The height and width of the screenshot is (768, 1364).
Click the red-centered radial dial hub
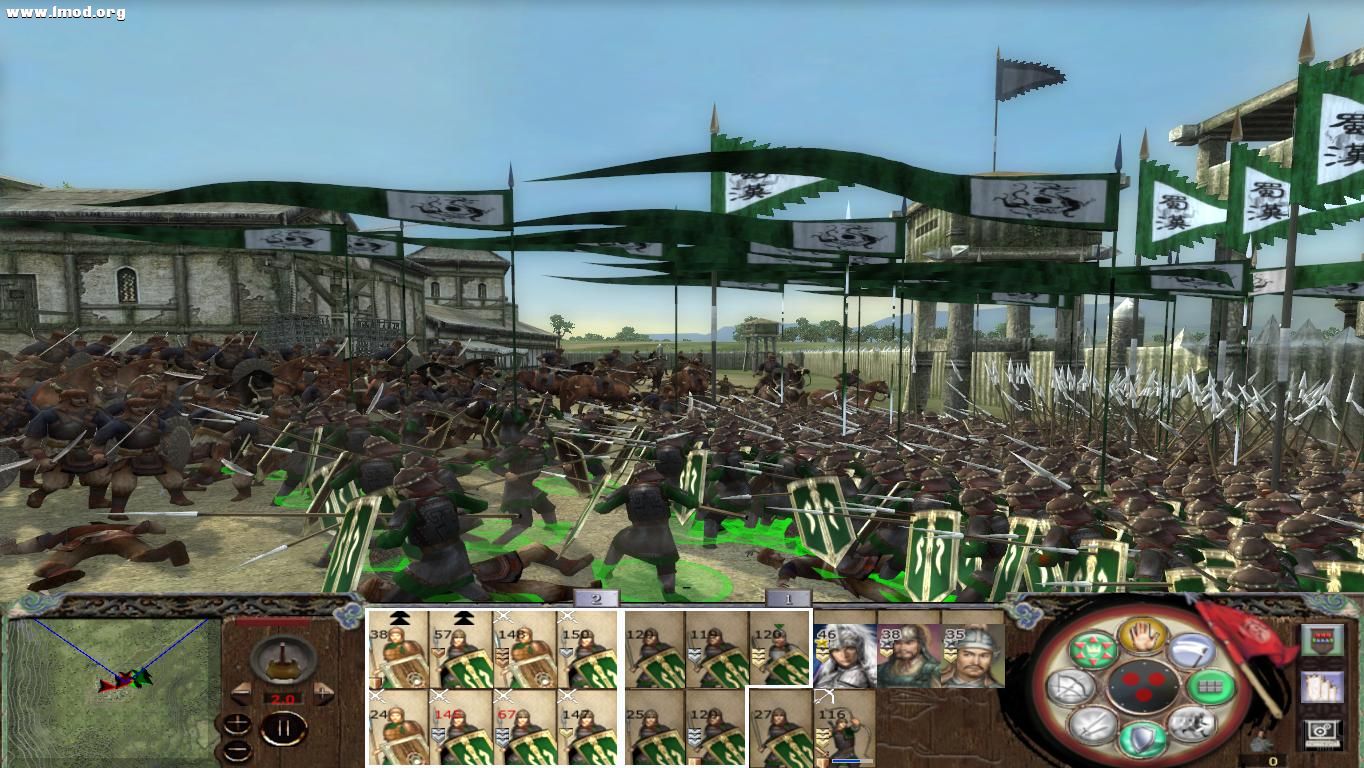click(x=1145, y=687)
